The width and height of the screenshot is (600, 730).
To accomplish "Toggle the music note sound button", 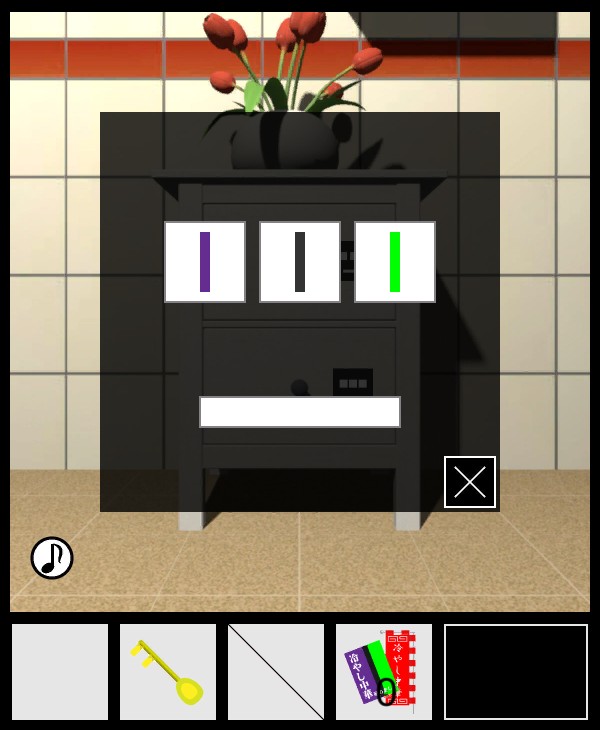I will click(x=52, y=558).
